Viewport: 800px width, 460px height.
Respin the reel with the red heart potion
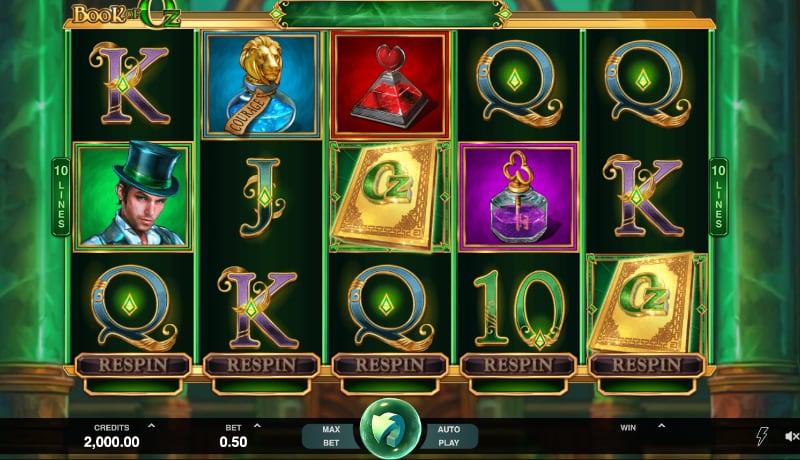pos(390,365)
